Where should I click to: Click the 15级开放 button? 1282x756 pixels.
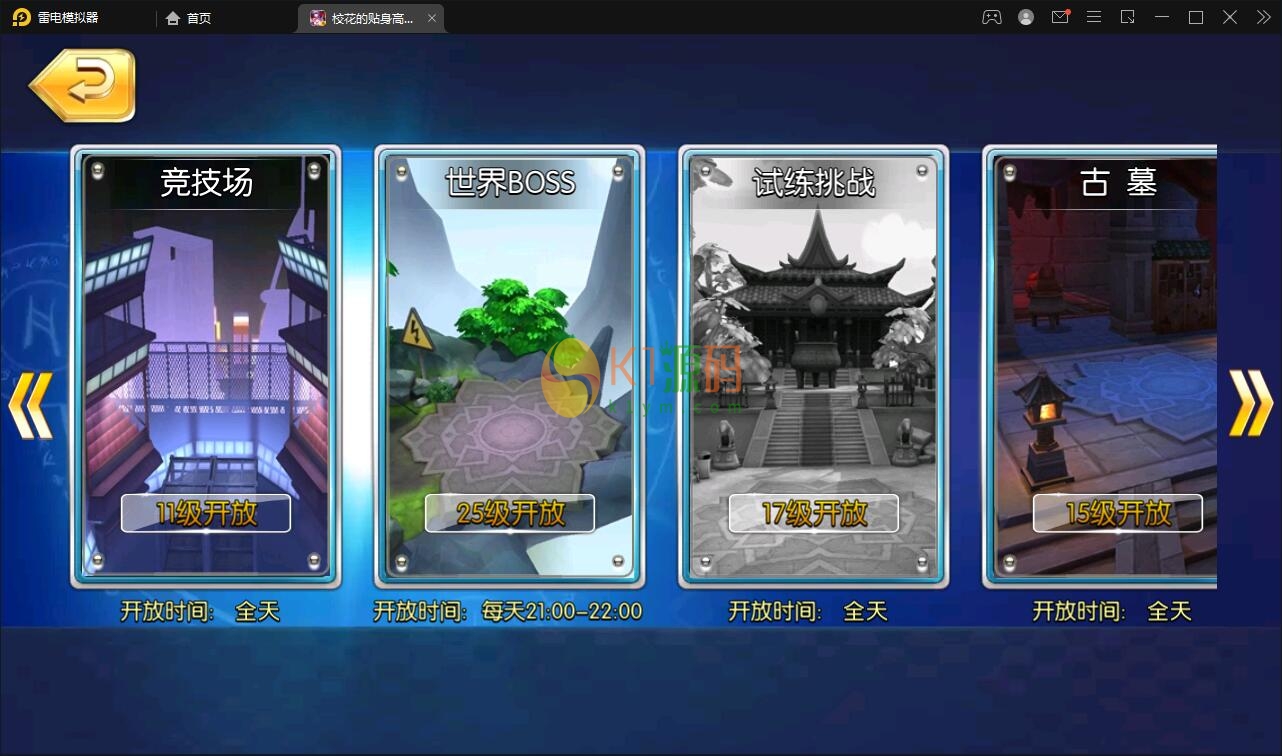(1117, 514)
